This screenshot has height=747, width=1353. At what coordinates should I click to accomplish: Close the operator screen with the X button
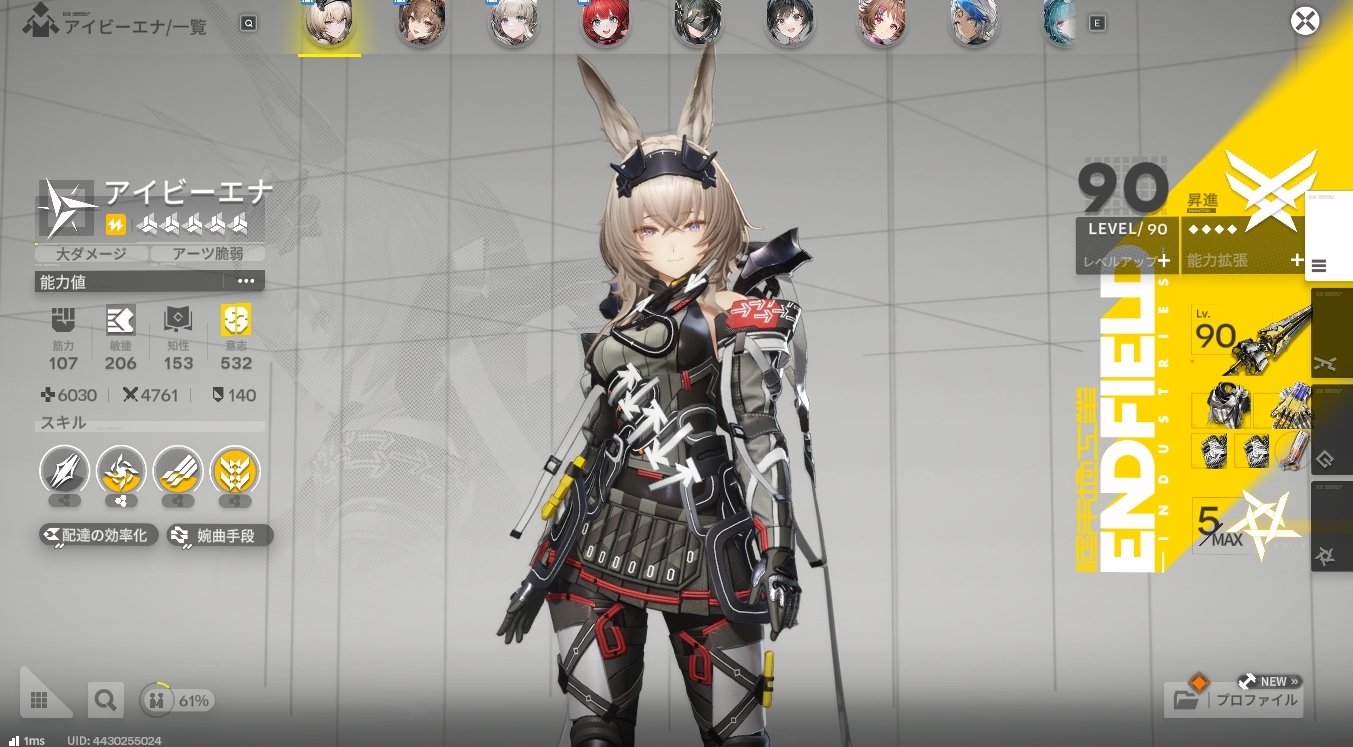tap(1304, 21)
